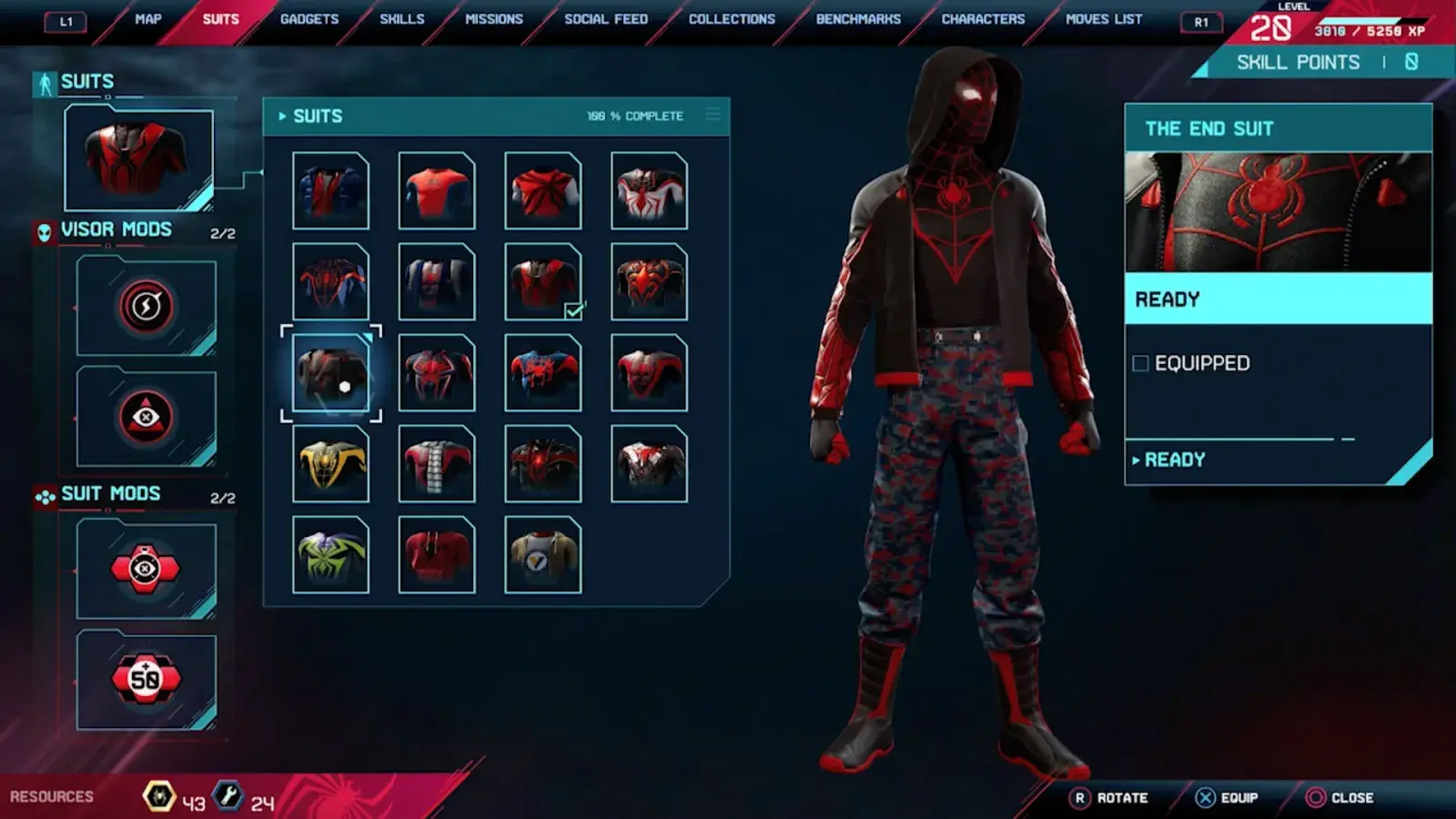Open the Missions tab
This screenshot has width=1456, height=819.
click(494, 19)
